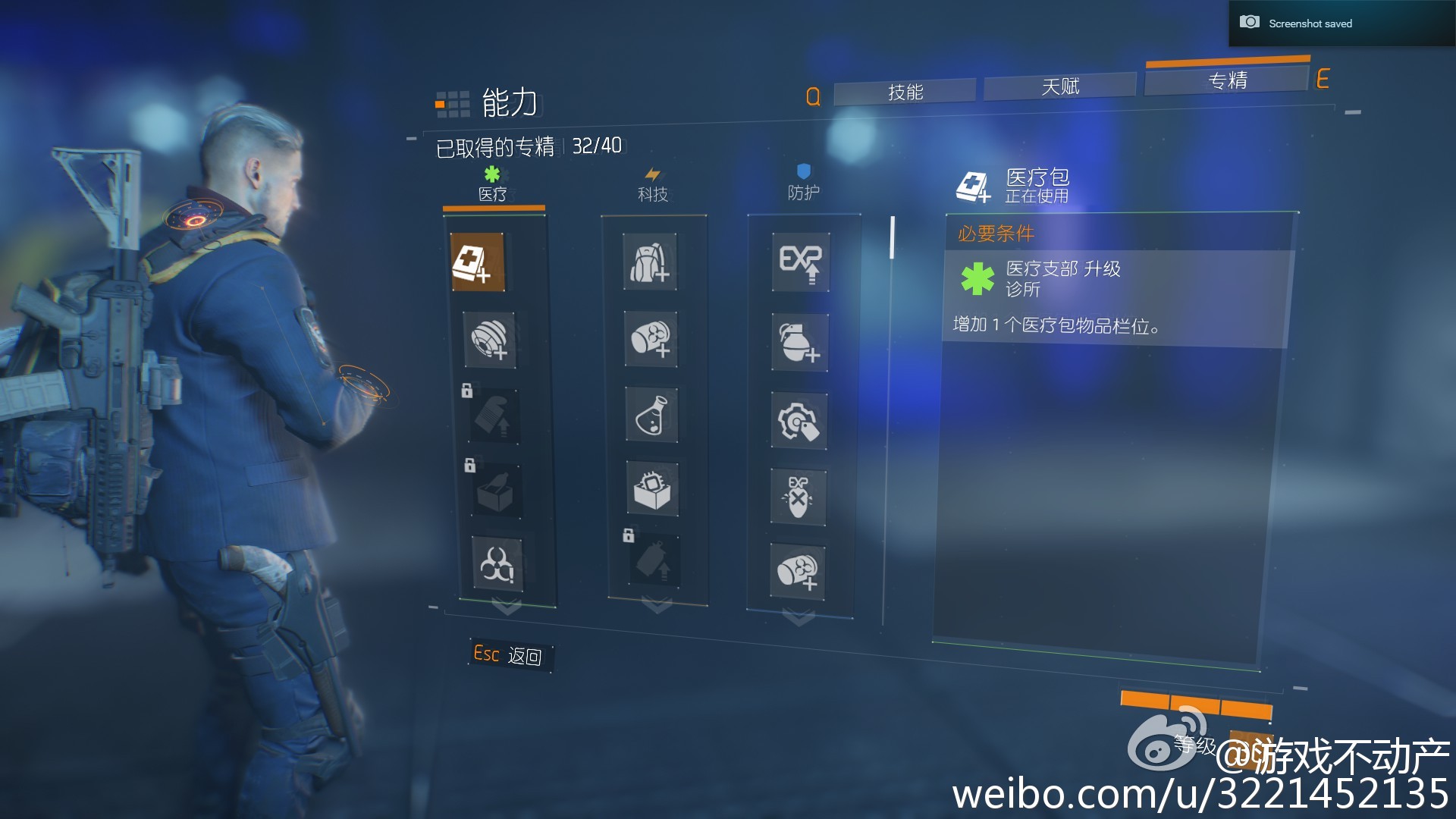
Task: Select the biohazard perk in the 医疗 column
Action: [x=497, y=565]
